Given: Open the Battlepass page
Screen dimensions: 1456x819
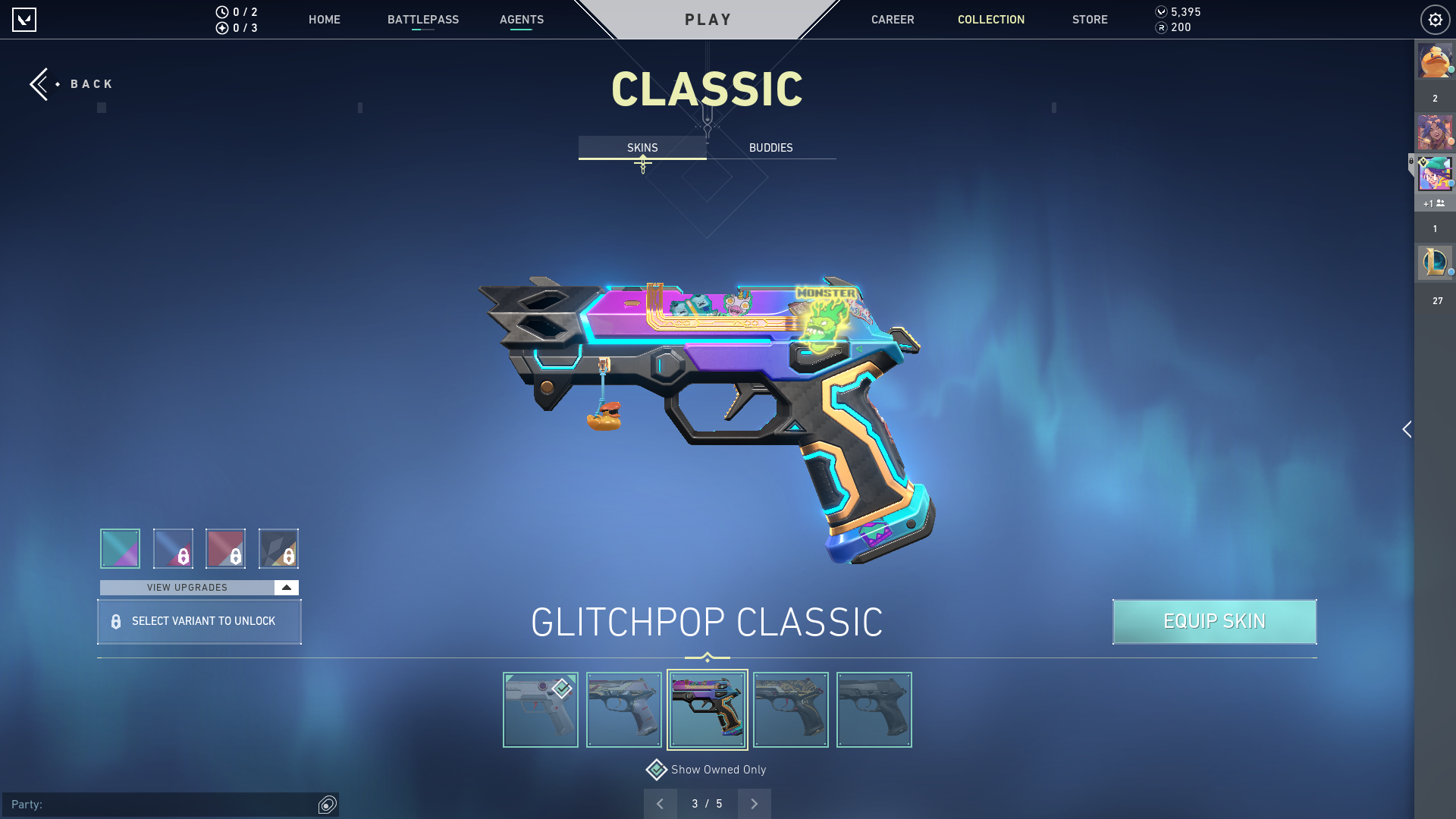Looking at the screenshot, I should click(422, 20).
